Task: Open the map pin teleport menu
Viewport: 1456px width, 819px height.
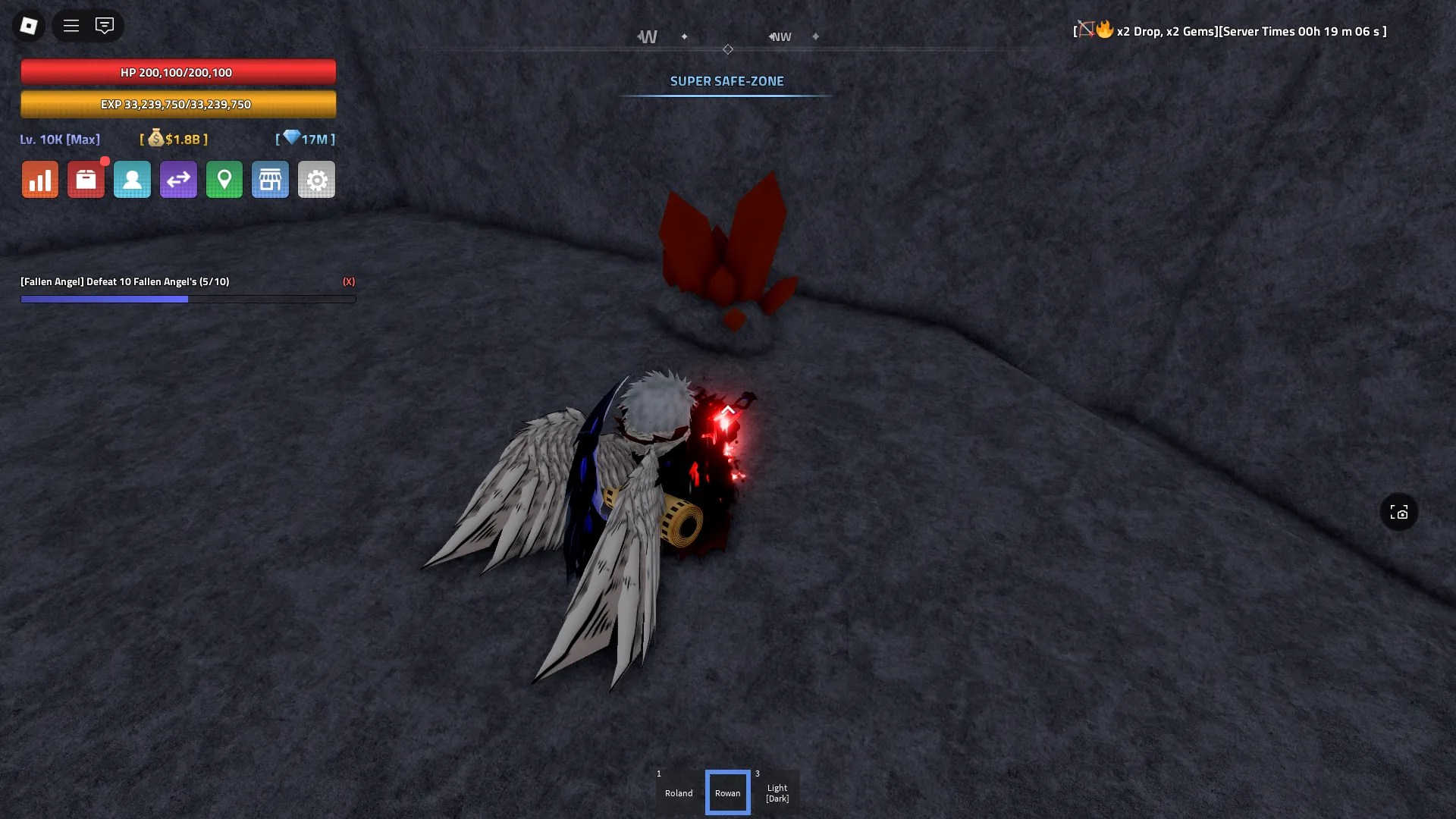Action: point(224,179)
